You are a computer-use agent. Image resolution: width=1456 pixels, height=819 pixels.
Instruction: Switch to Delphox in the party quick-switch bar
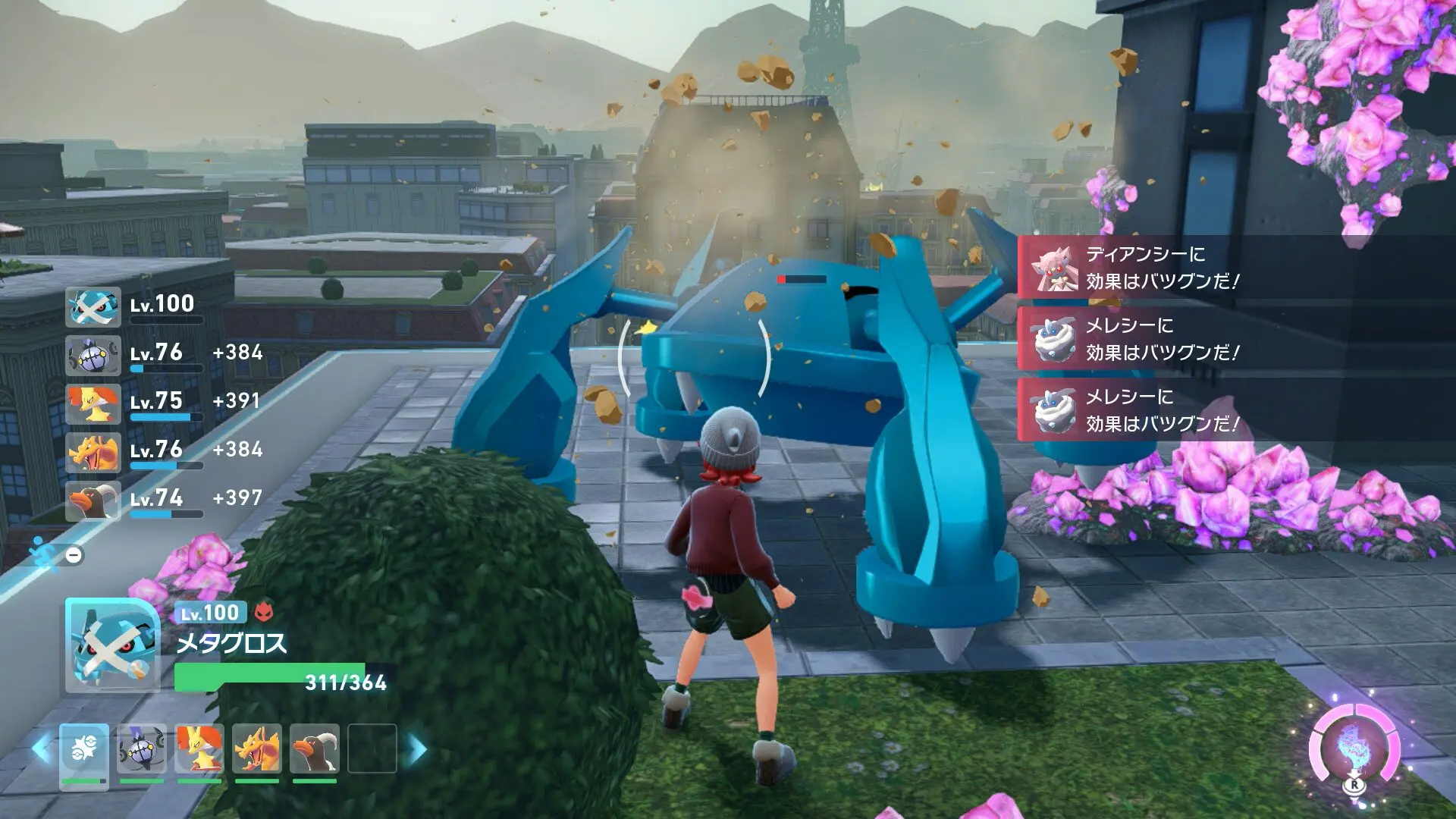click(x=199, y=748)
